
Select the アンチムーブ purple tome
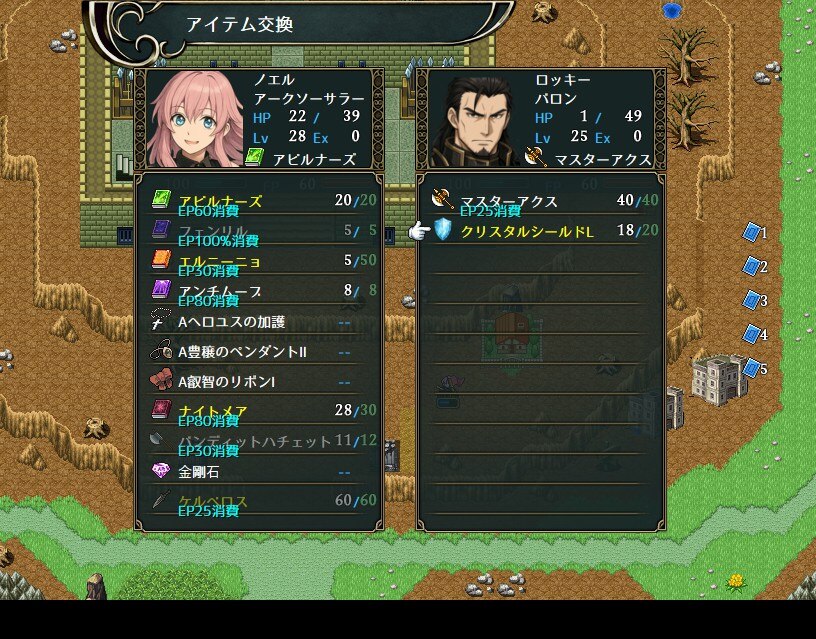[x=259, y=291]
